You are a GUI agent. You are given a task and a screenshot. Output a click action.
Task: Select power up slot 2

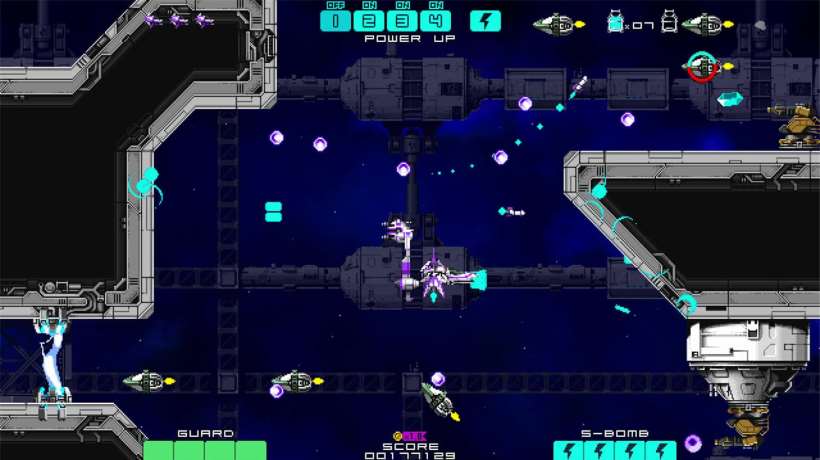[369, 21]
